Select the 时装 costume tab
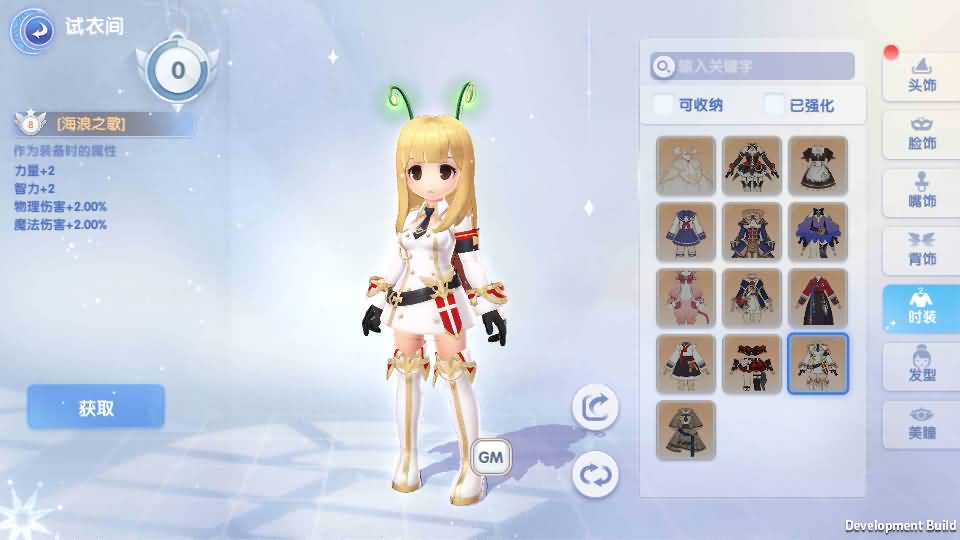This screenshot has width=960, height=540. pyautogui.click(x=921, y=307)
